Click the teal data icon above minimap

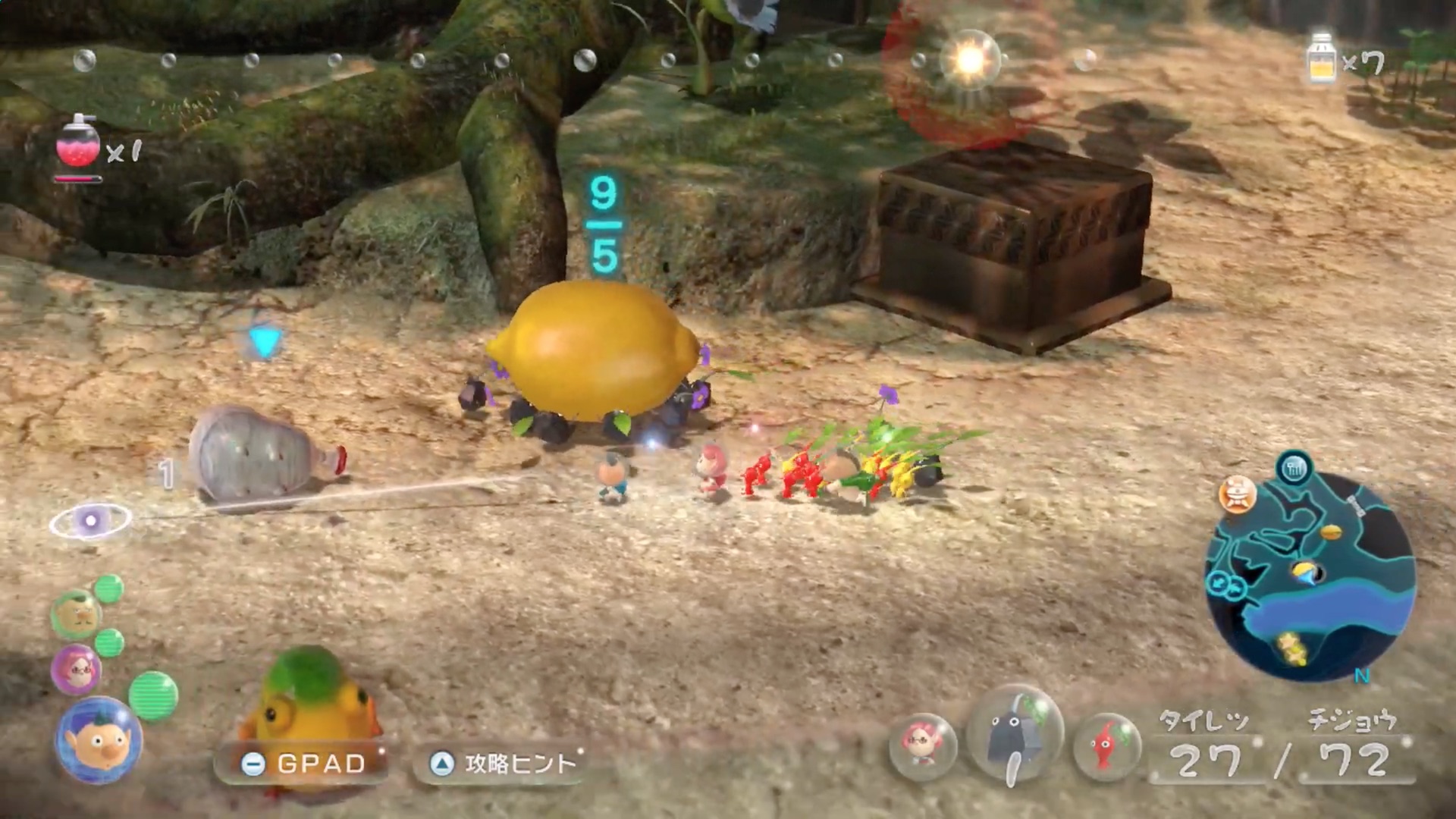1294,469
